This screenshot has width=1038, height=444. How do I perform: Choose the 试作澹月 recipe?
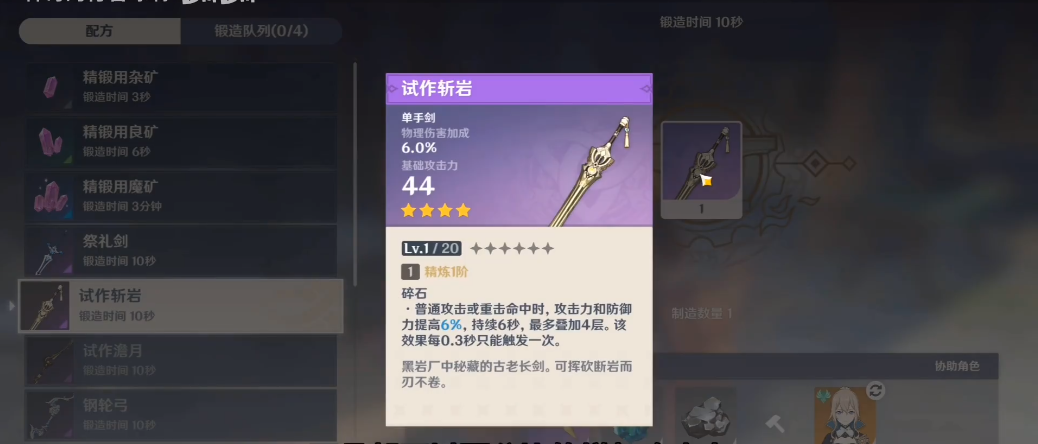[x=181, y=360]
